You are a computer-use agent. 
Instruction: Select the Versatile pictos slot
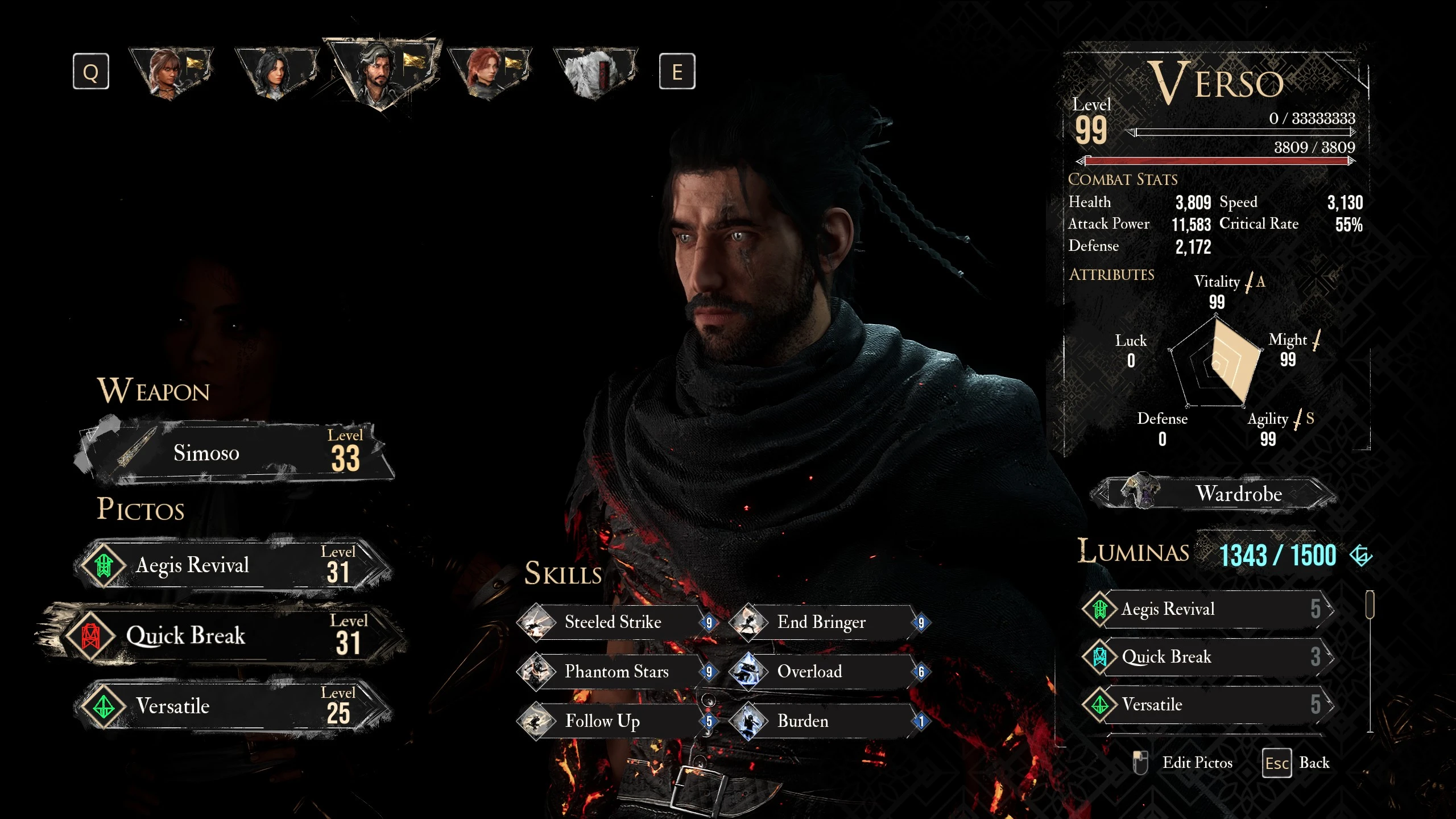pyautogui.click(x=233, y=706)
